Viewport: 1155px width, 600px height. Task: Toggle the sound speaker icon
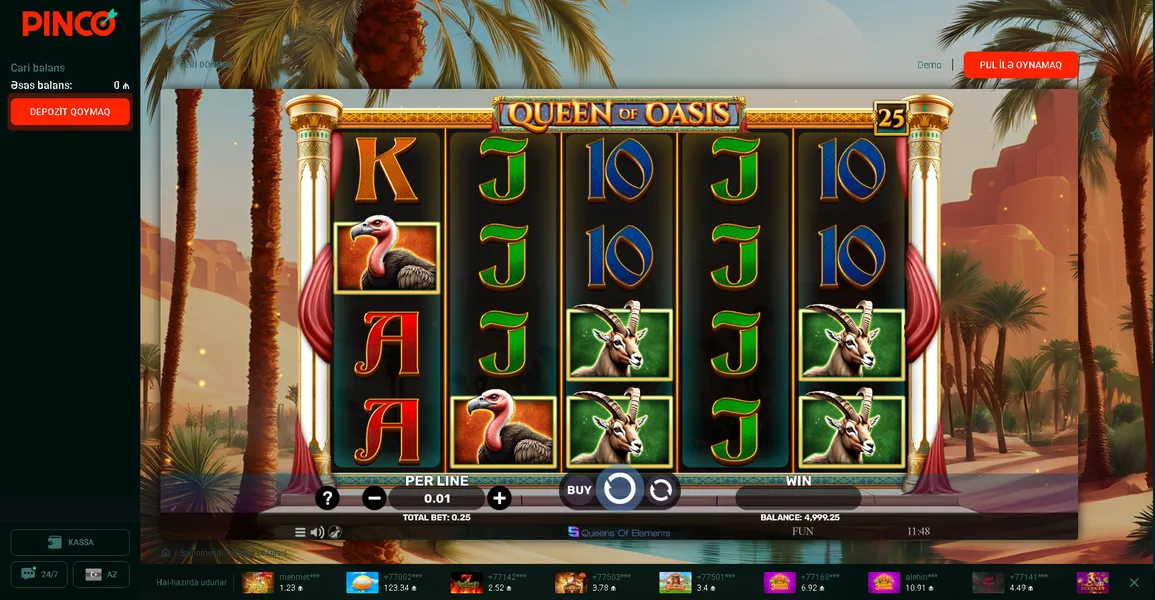[x=317, y=532]
